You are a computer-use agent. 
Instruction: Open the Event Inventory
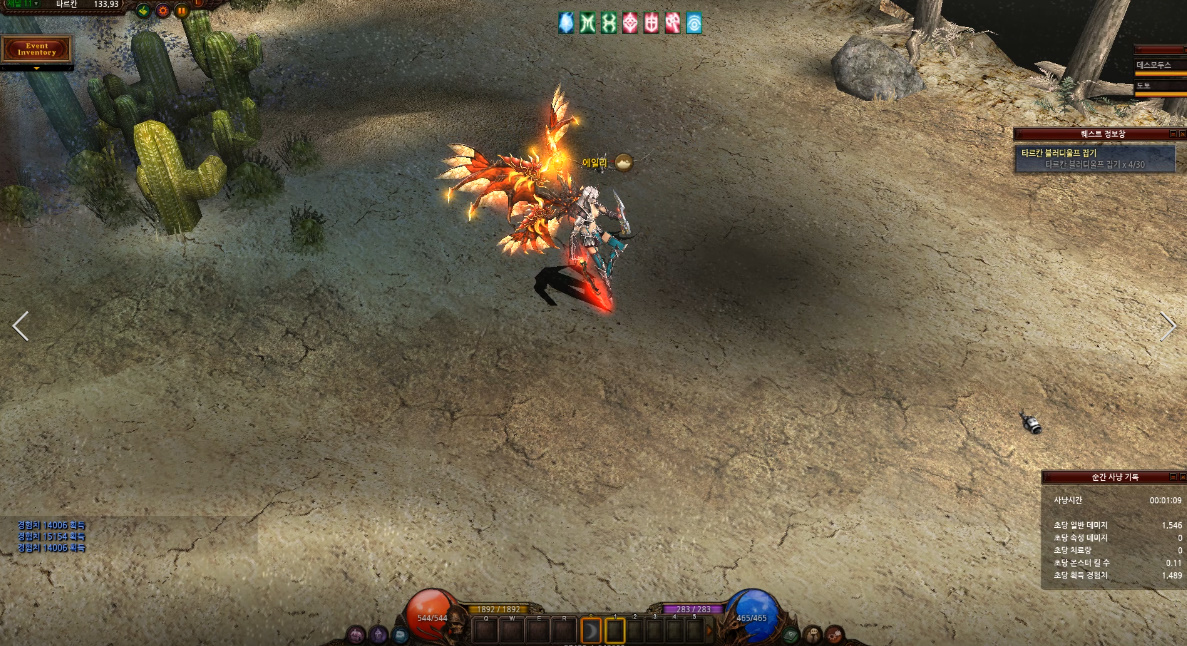pyautogui.click(x=37, y=49)
